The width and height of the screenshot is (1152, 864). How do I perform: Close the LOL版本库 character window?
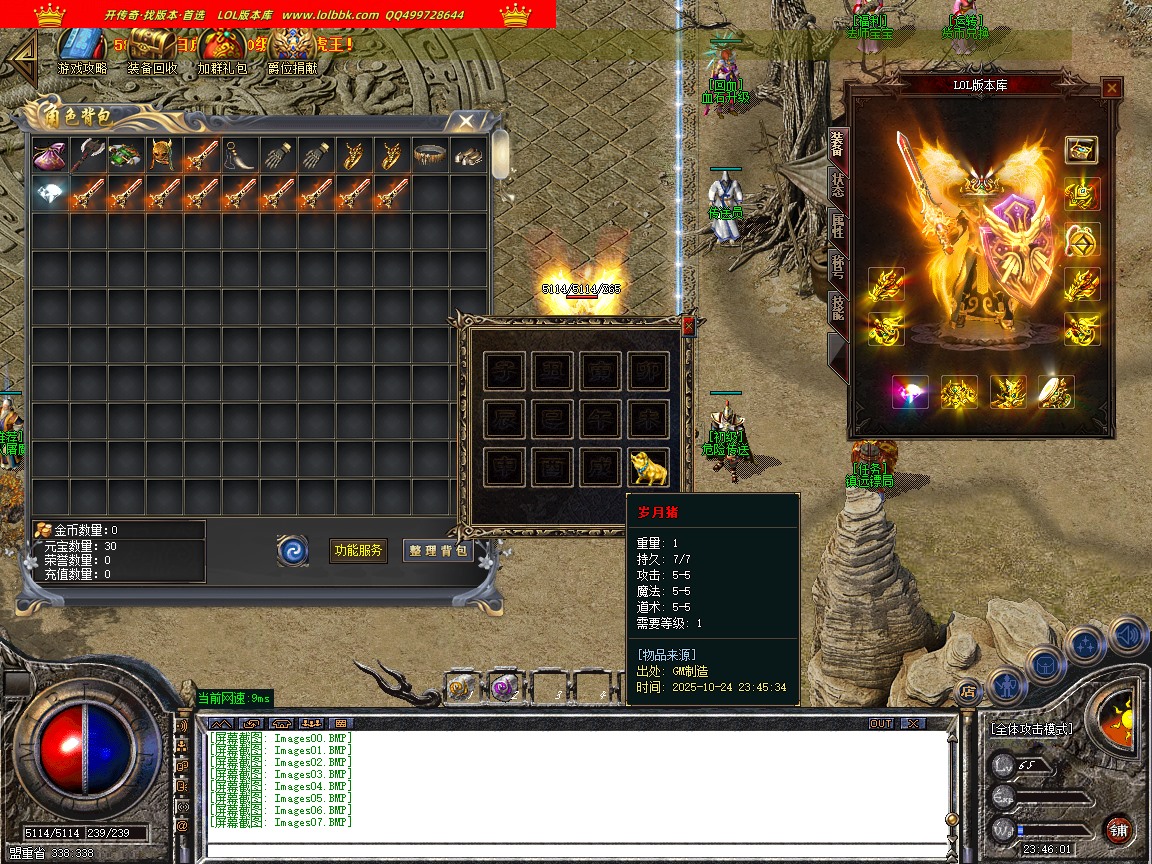click(x=1111, y=89)
